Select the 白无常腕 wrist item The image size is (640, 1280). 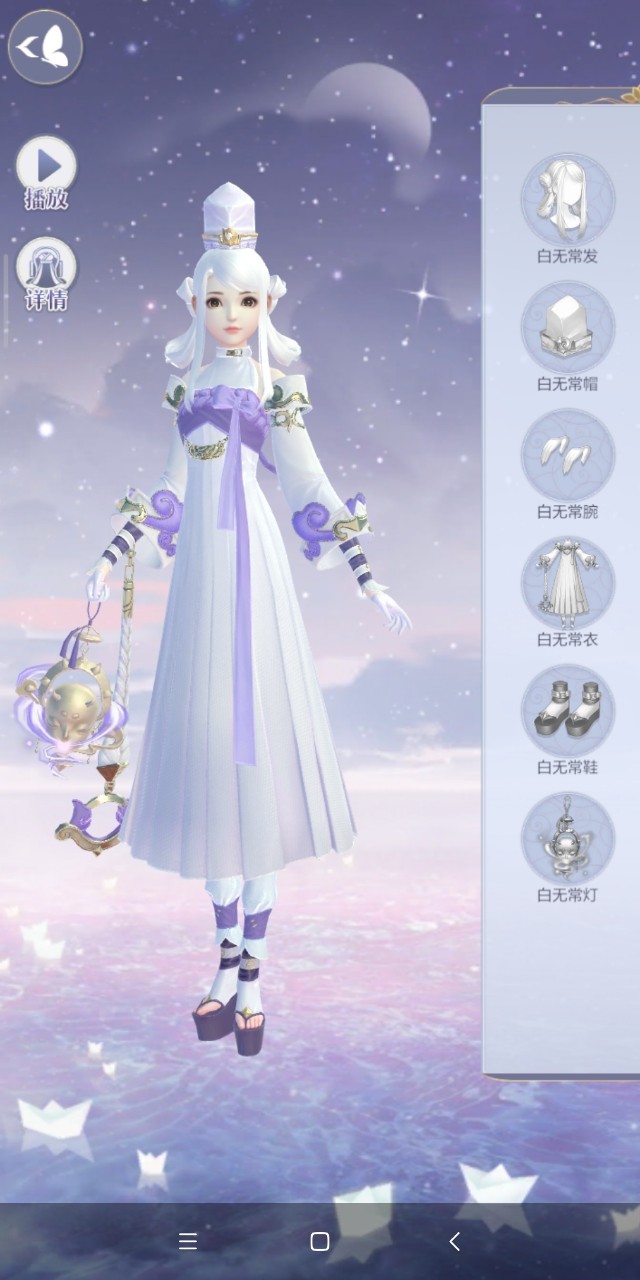pyautogui.click(x=567, y=456)
